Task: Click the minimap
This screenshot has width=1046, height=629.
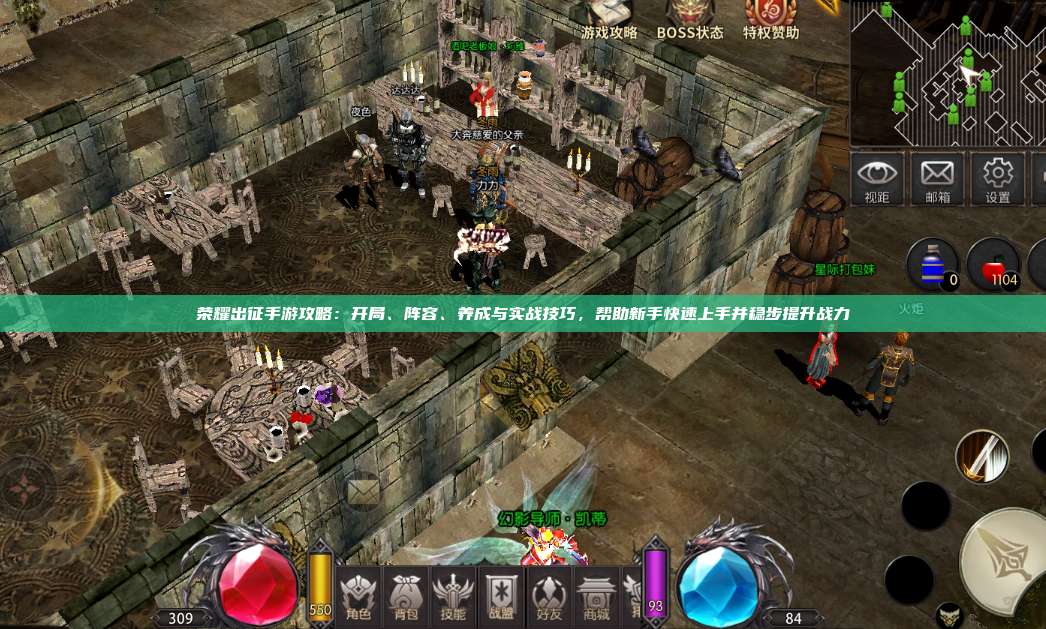Action: point(945,72)
